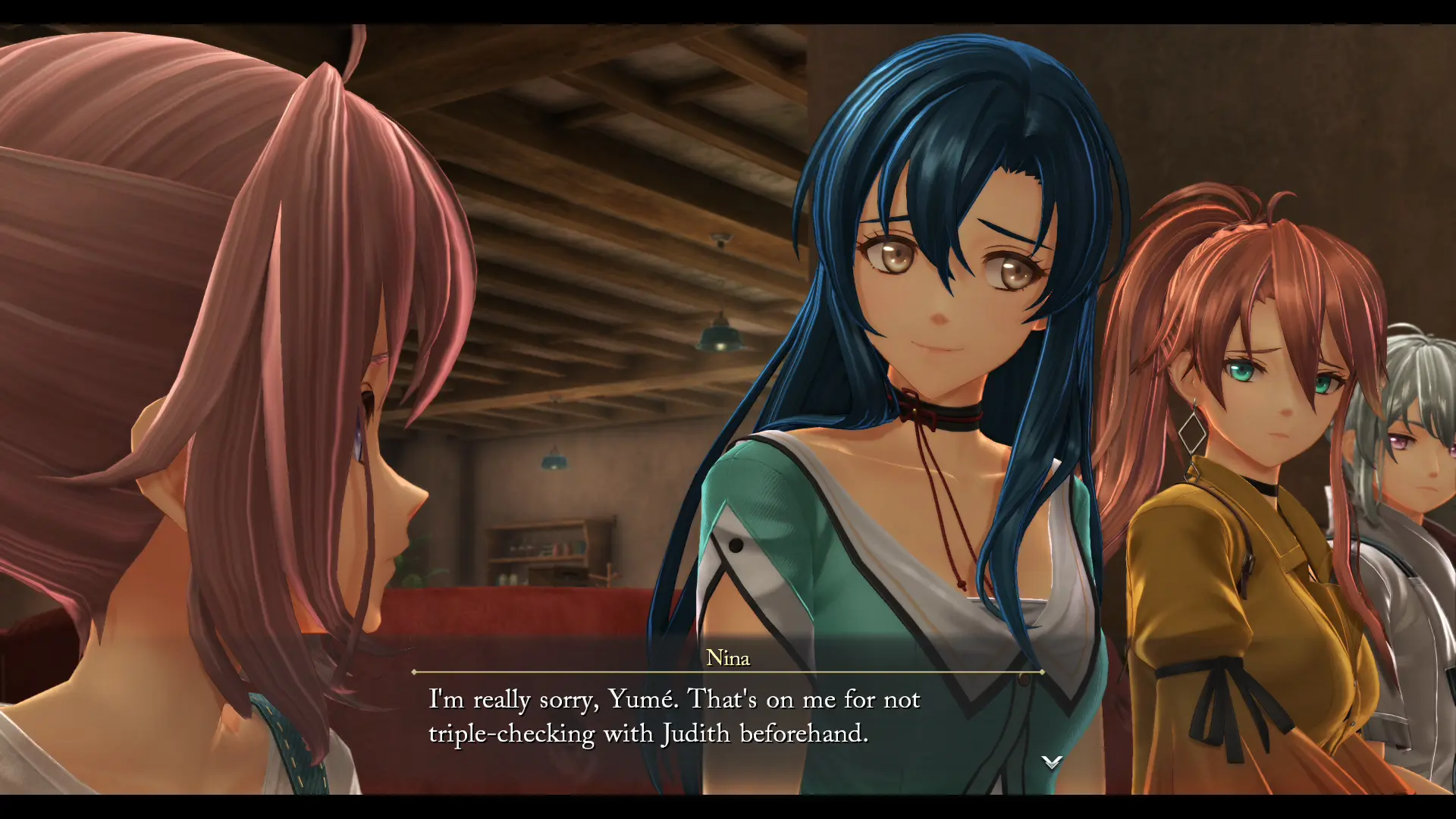Click the word Yumé in the dialogue
This screenshot has height=819, width=1456.
pos(639,699)
